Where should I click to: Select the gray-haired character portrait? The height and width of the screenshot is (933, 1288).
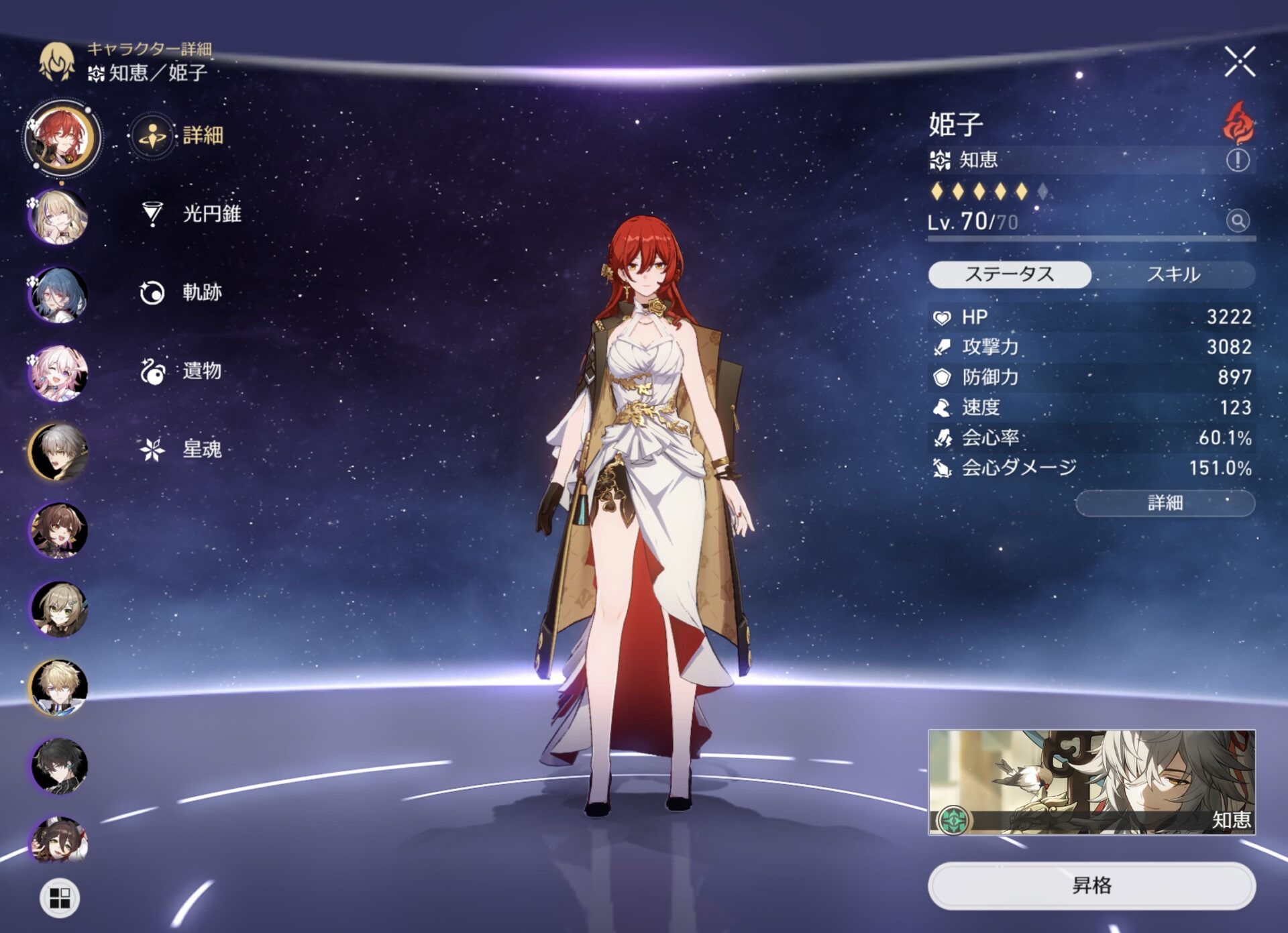click(x=59, y=452)
